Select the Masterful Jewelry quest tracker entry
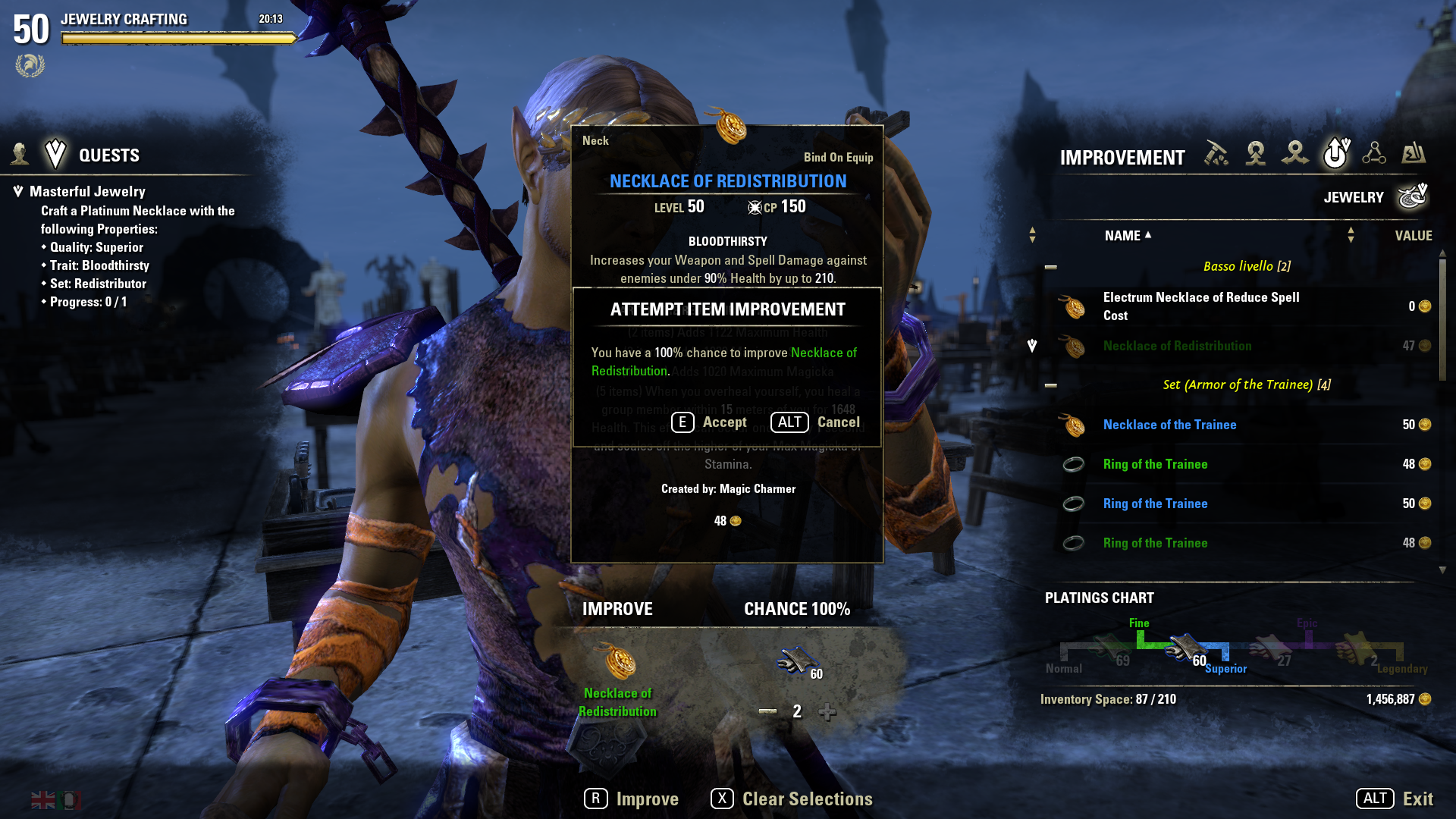 87,192
